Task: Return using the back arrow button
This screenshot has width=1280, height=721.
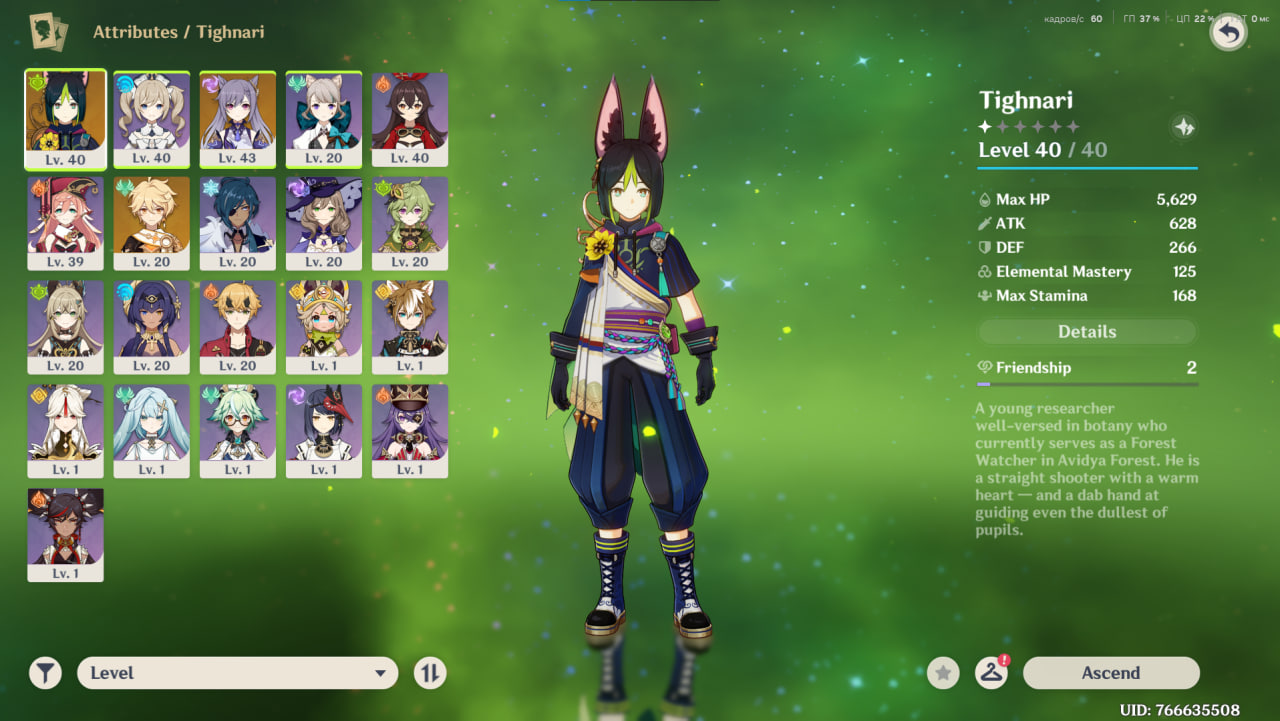Action: [1229, 33]
